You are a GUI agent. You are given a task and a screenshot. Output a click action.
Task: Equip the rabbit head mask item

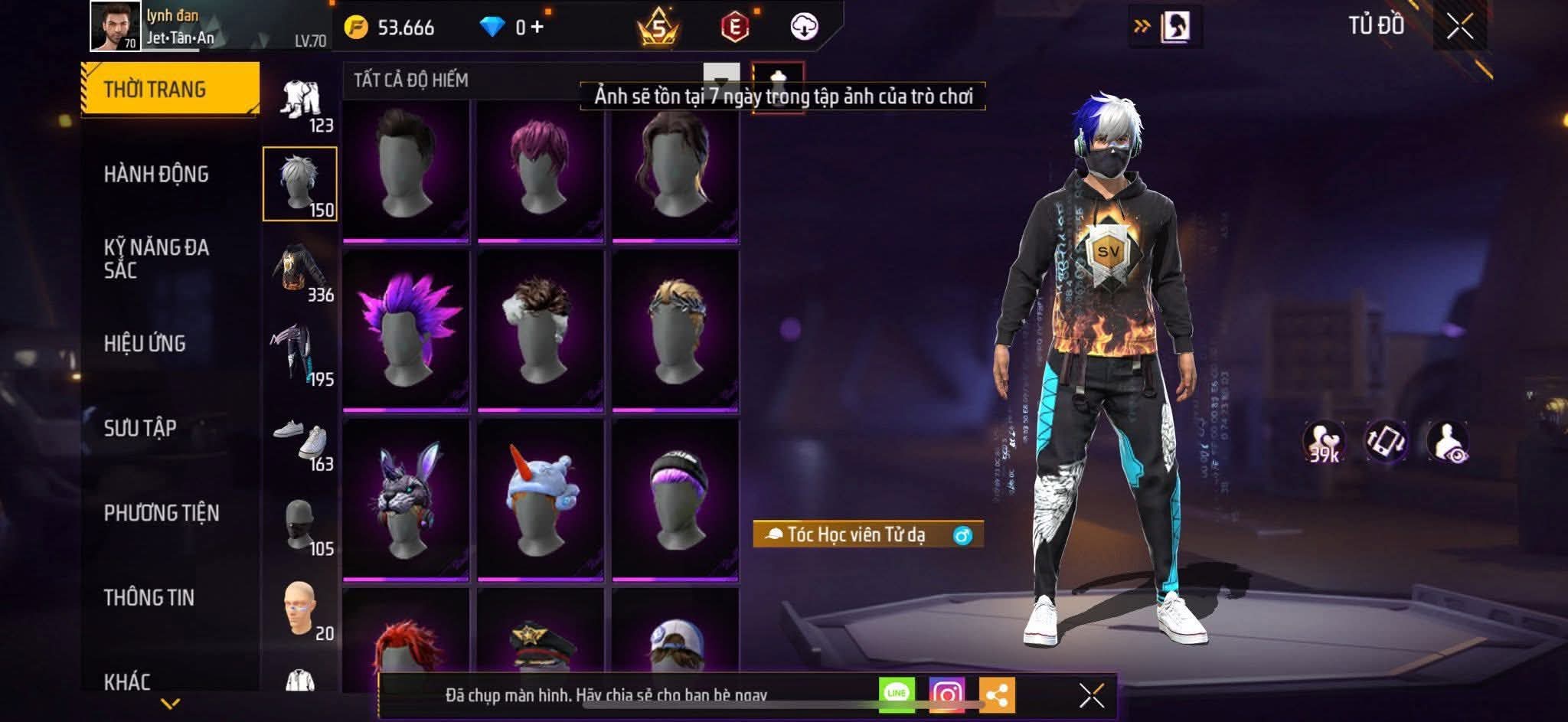click(x=406, y=498)
